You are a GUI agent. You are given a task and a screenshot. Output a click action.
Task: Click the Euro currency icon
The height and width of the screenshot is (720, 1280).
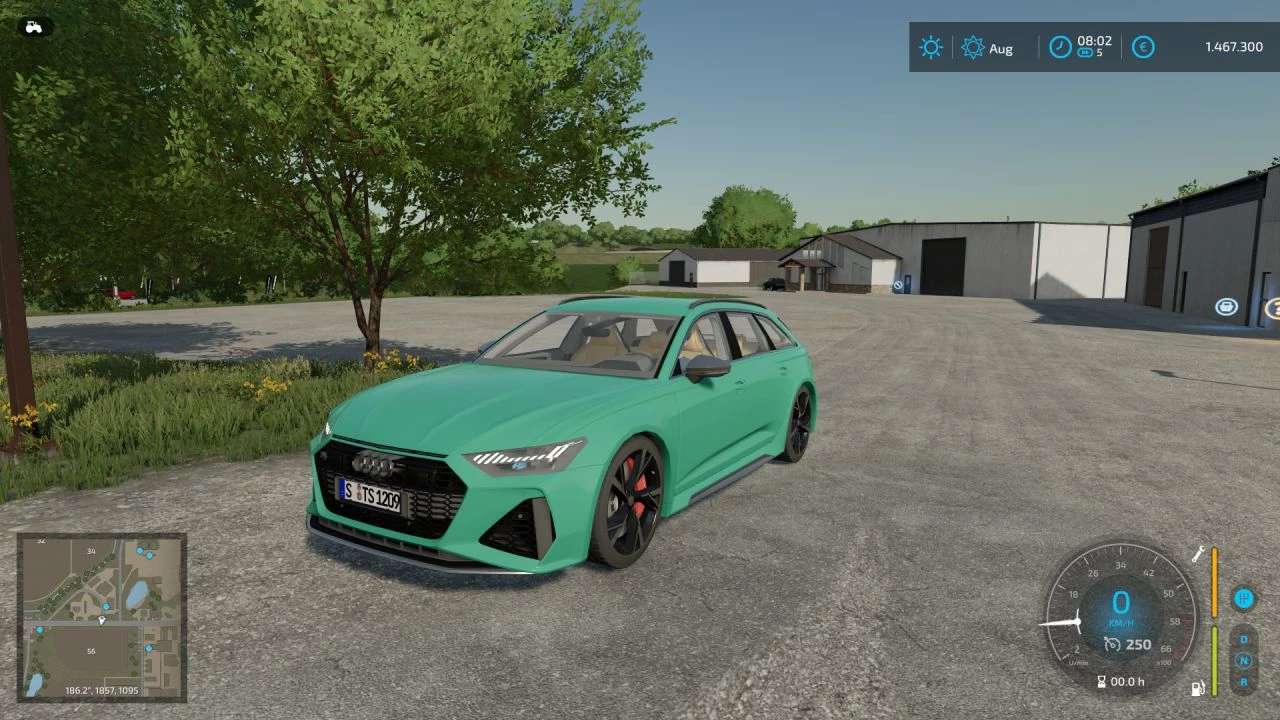[1143, 47]
